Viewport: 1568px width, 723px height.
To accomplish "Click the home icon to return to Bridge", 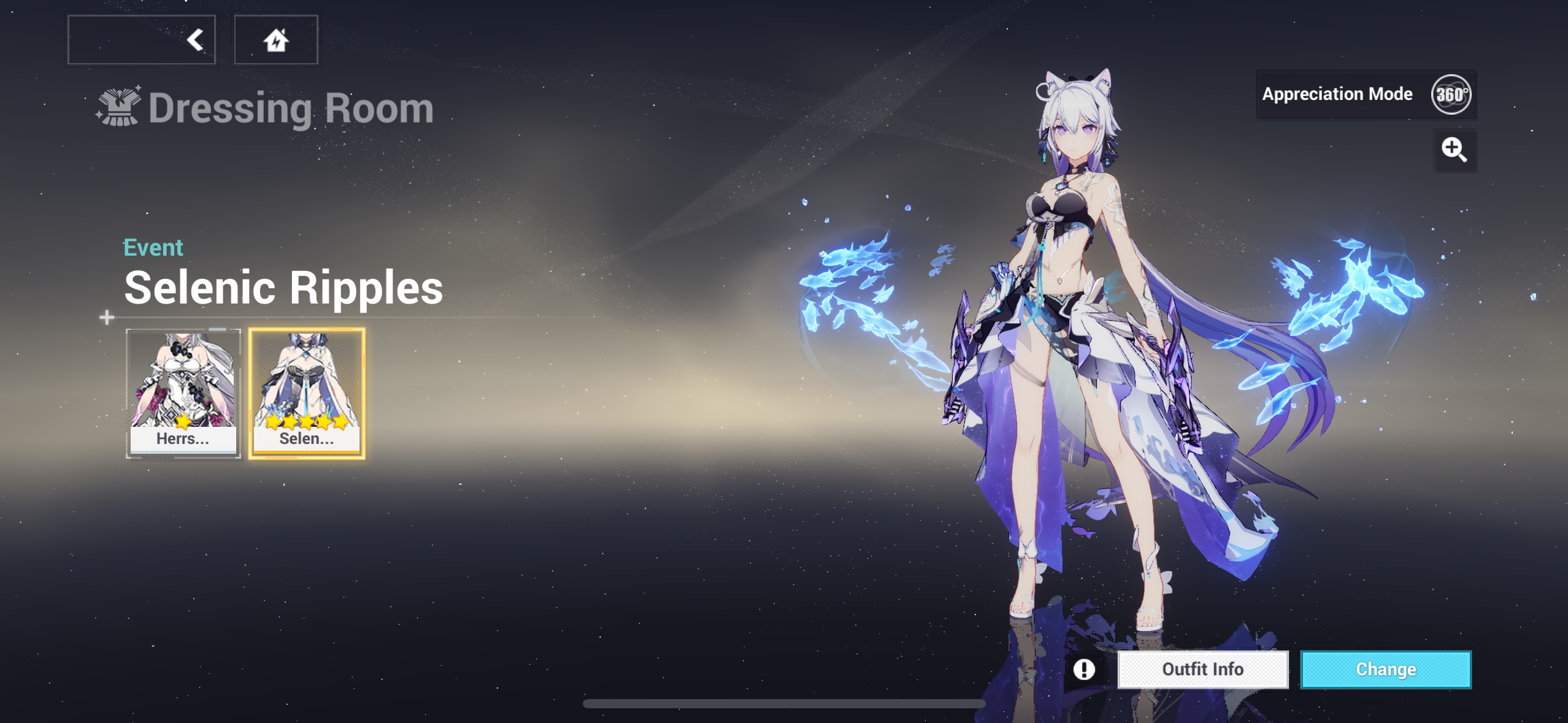I will point(275,39).
